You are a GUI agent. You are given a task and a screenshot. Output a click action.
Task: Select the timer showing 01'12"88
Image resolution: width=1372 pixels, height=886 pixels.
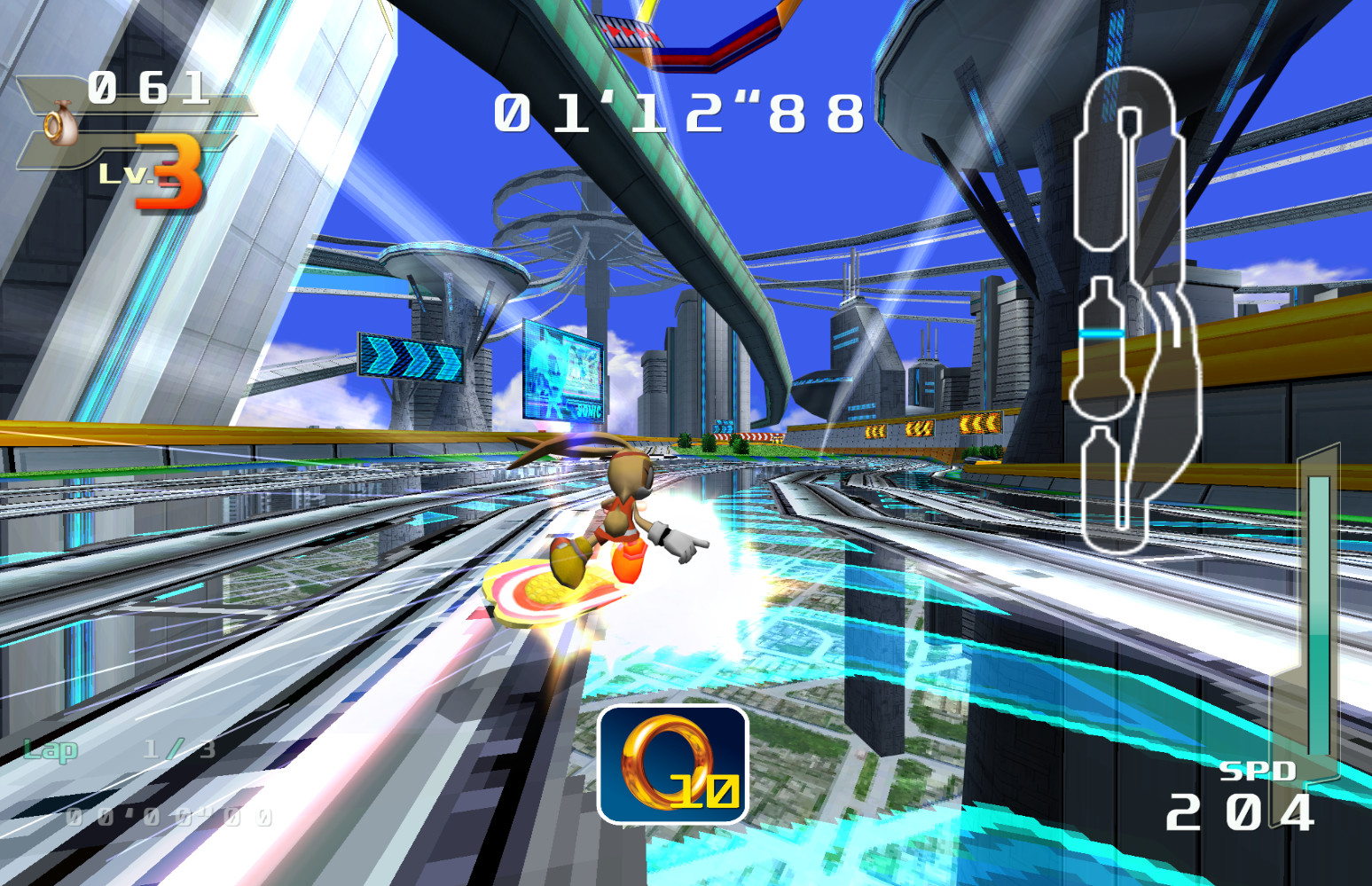(677, 112)
